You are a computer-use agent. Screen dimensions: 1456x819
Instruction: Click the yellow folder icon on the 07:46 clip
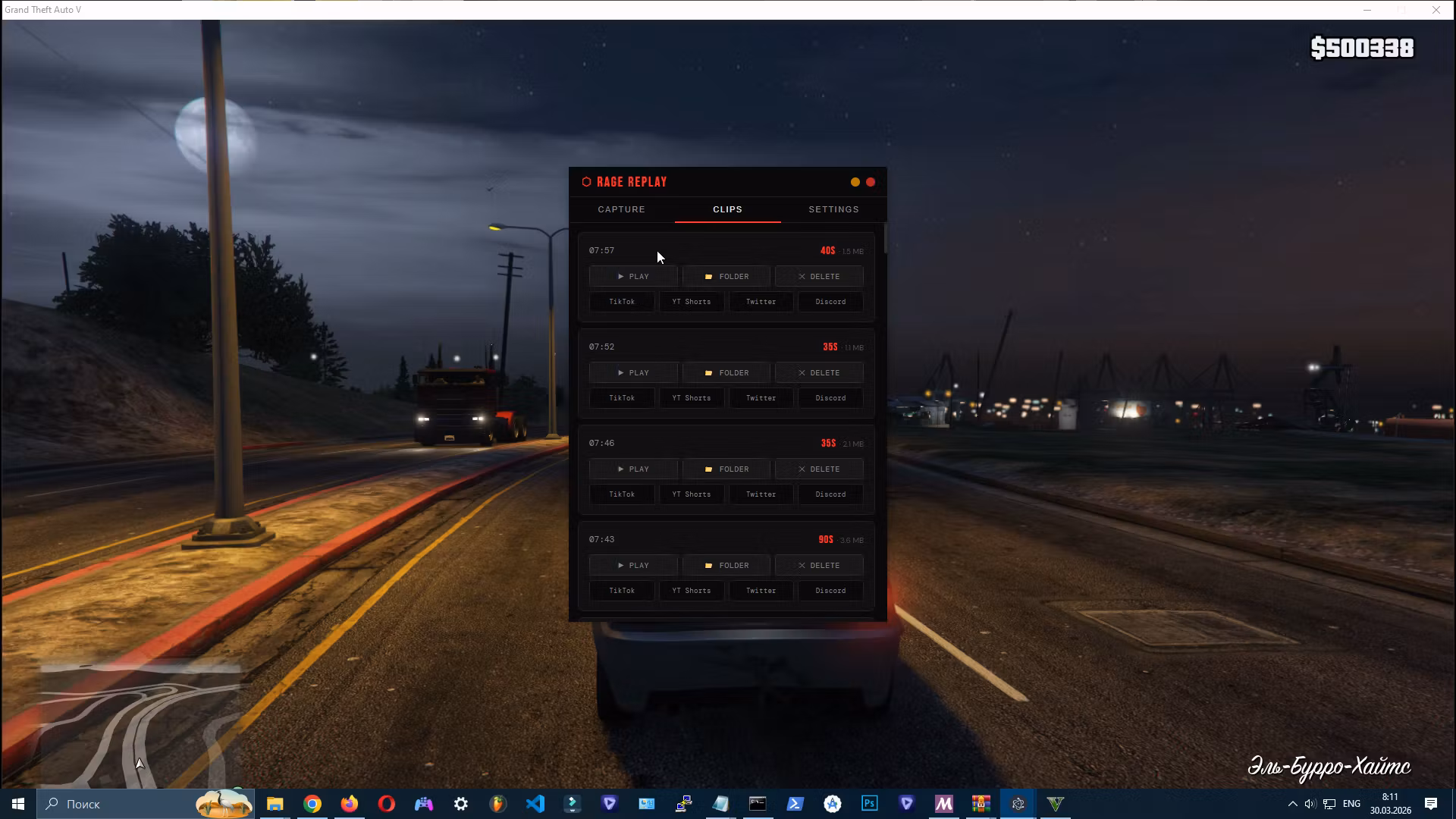coord(710,469)
